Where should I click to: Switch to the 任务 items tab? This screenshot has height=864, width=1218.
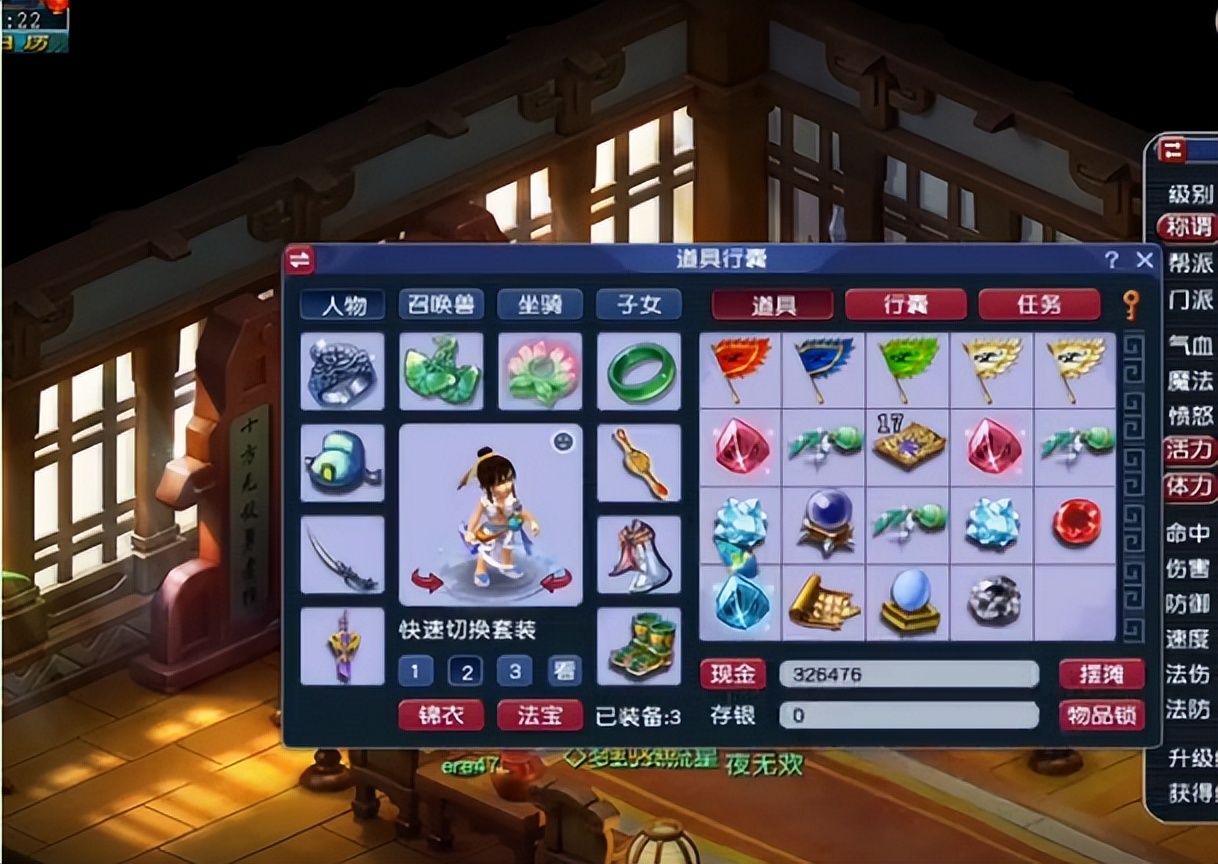(1038, 304)
